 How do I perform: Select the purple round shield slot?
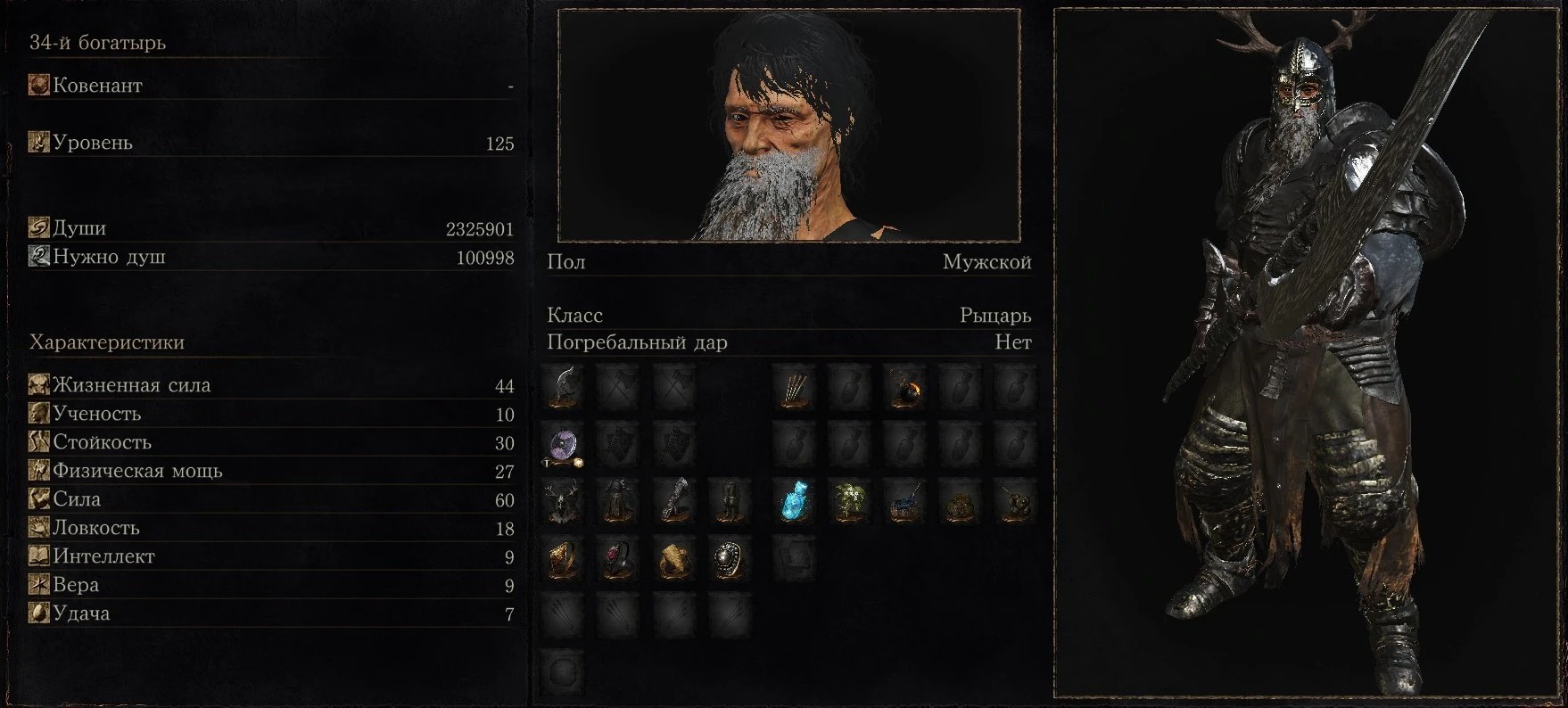[x=563, y=444]
